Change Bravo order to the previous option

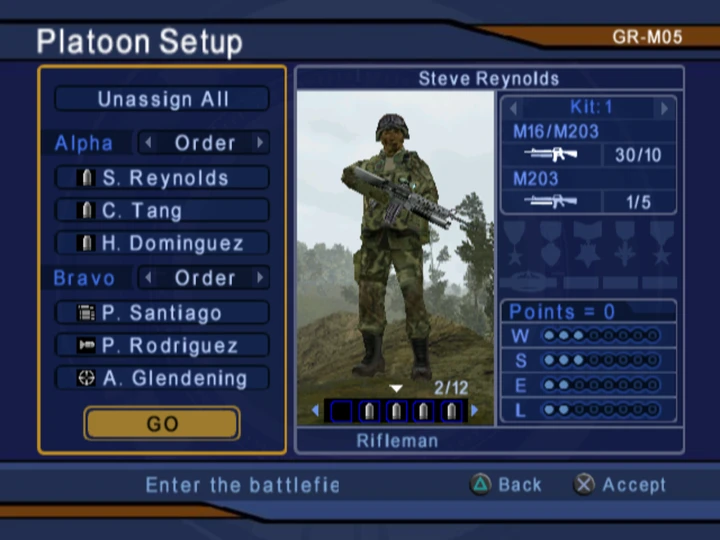(x=148, y=277)
